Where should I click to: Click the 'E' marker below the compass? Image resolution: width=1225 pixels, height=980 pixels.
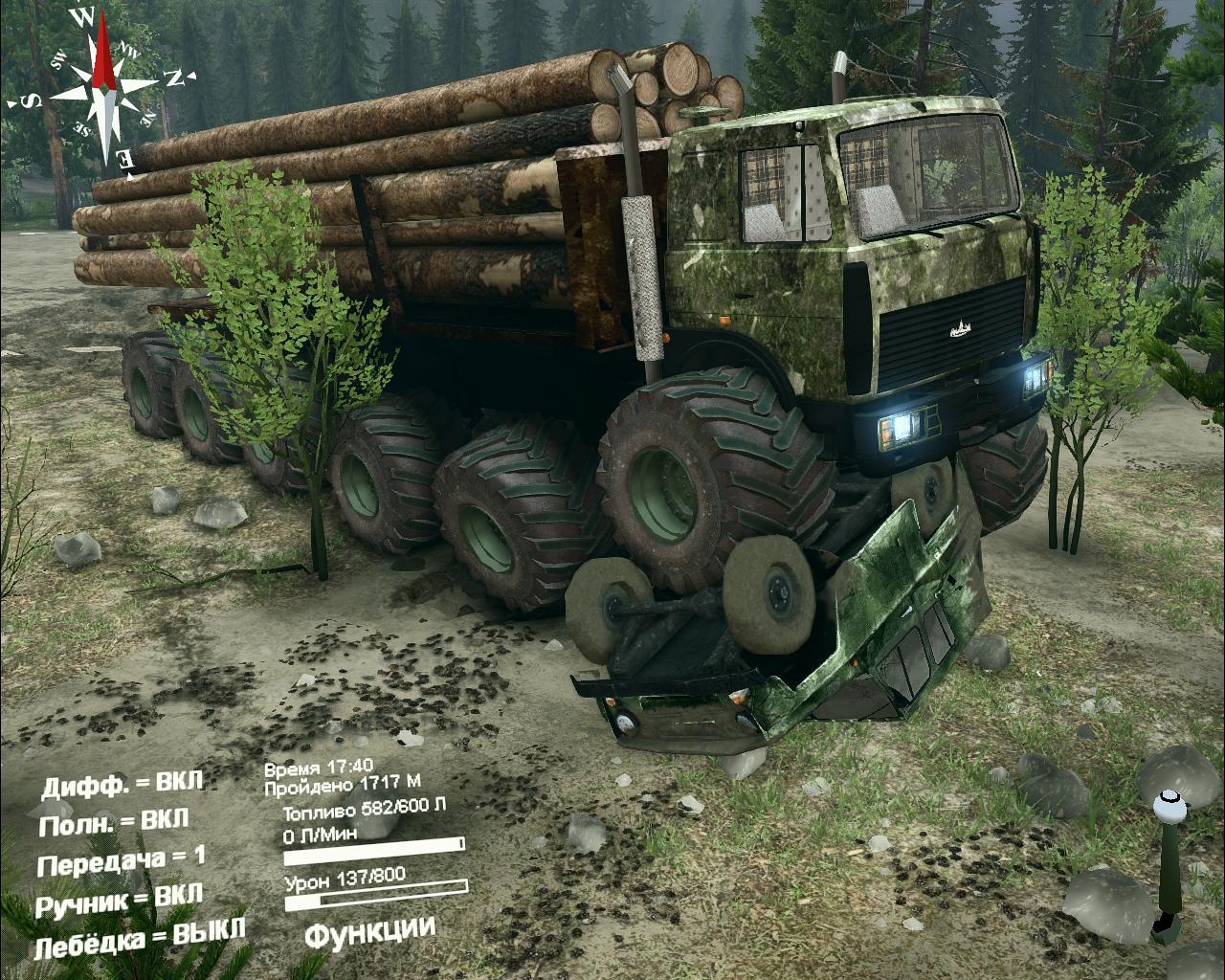click(x=125, y=159)
